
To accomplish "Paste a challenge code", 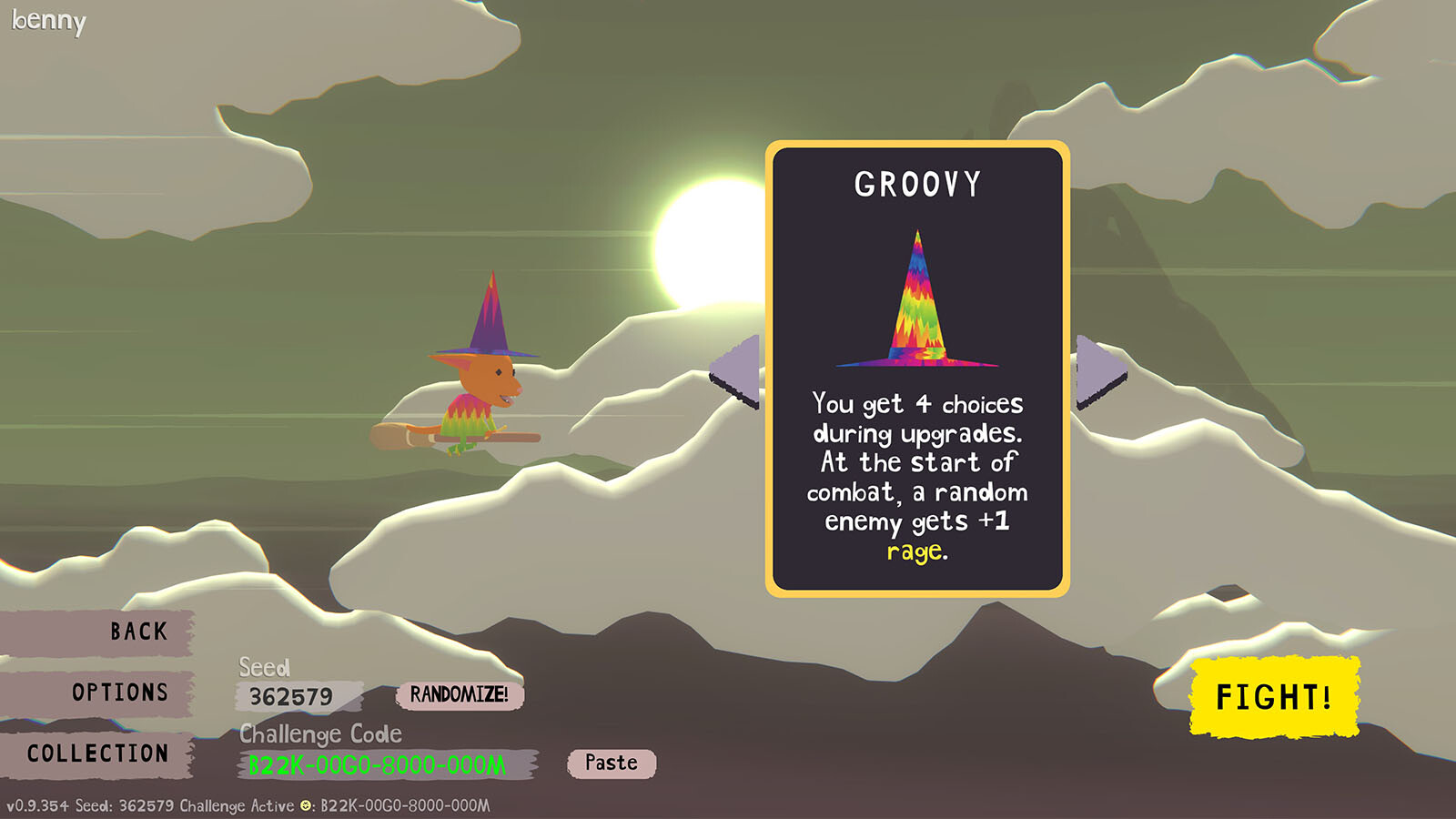I will (x=611, y=763).
